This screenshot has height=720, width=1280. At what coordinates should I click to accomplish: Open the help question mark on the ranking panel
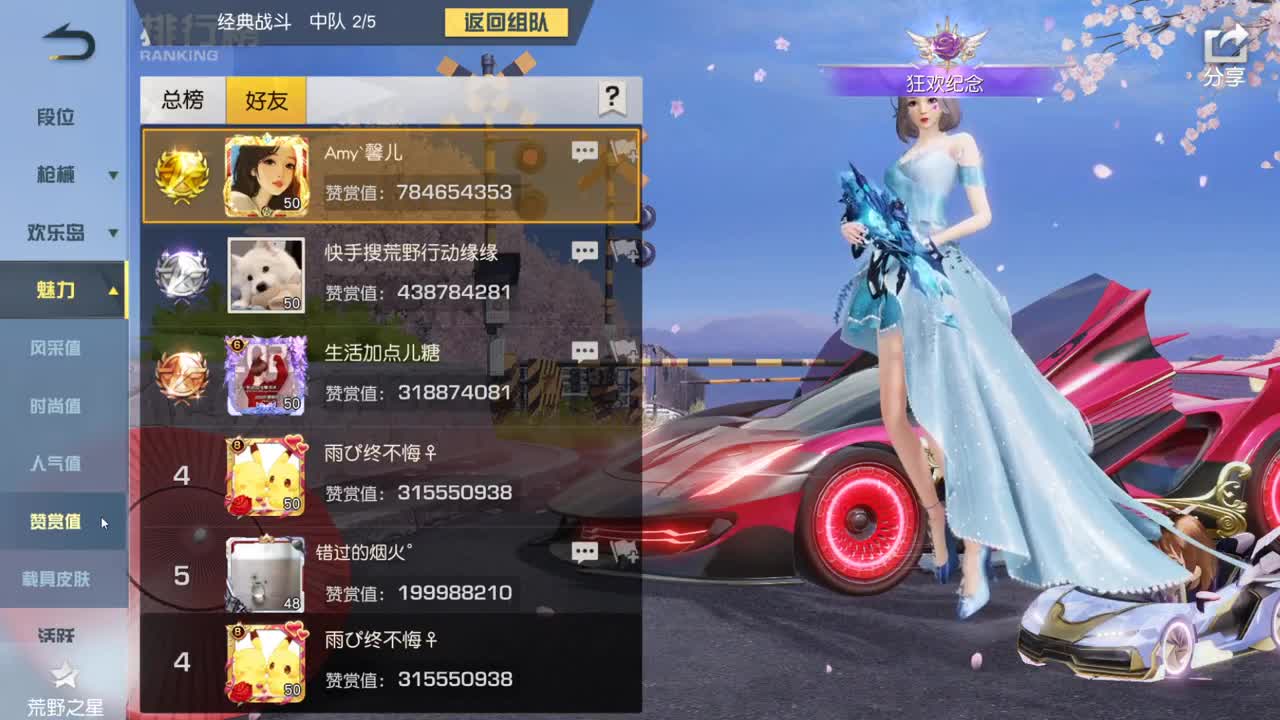[x=611, y=97]
